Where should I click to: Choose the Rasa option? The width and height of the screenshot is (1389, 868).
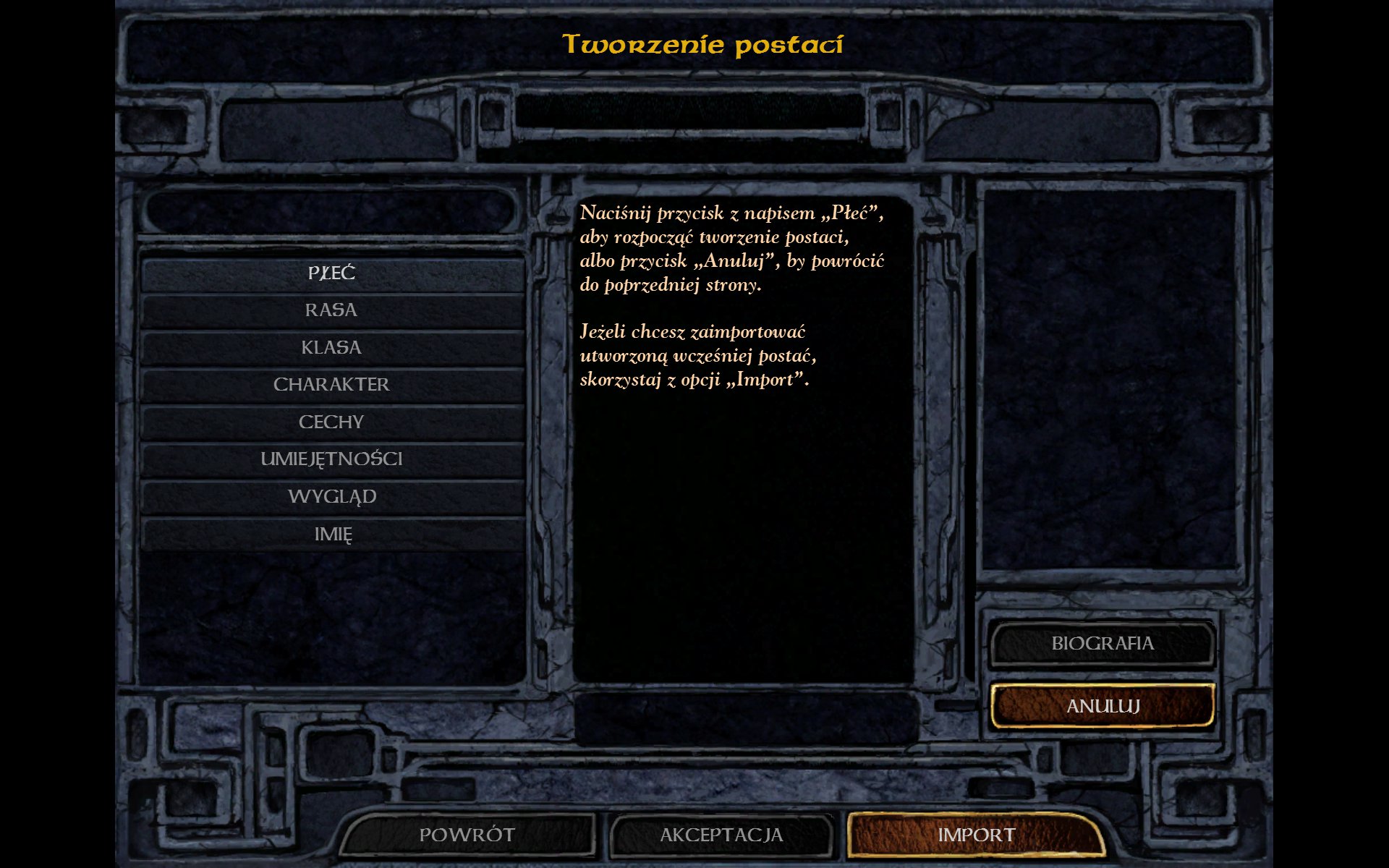(x=332, y=310)
